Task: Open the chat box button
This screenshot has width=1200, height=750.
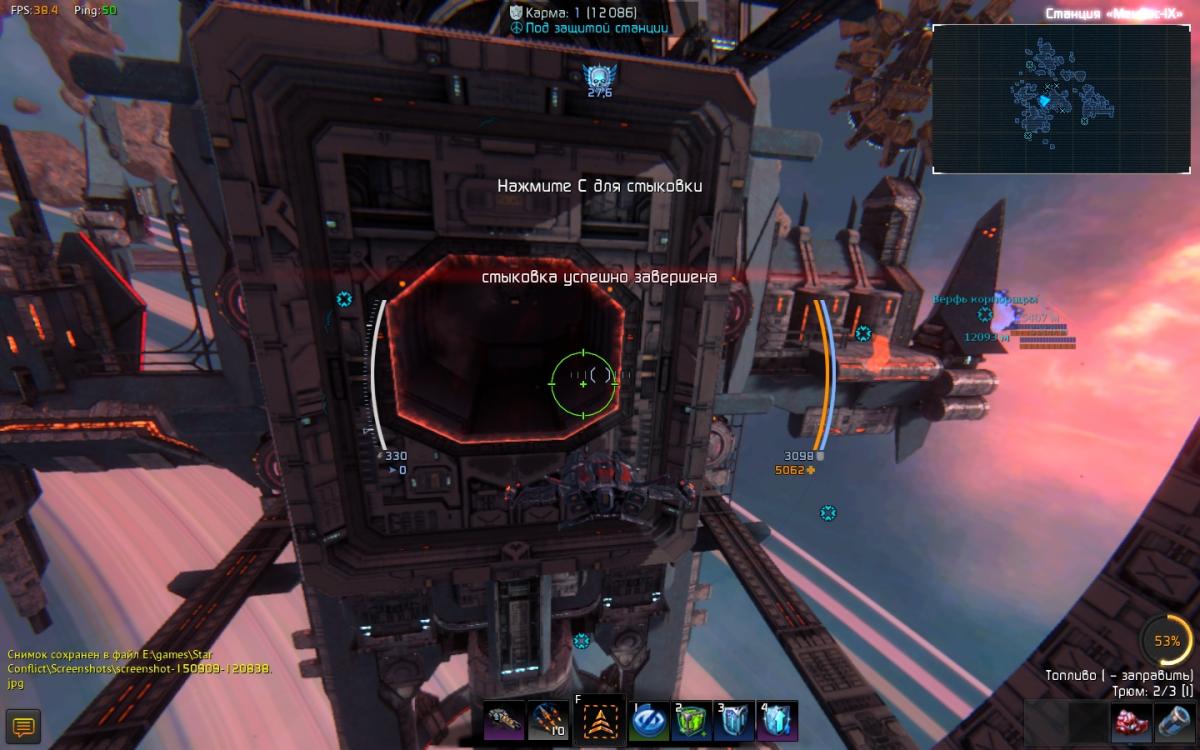Action: pos(22,727)
